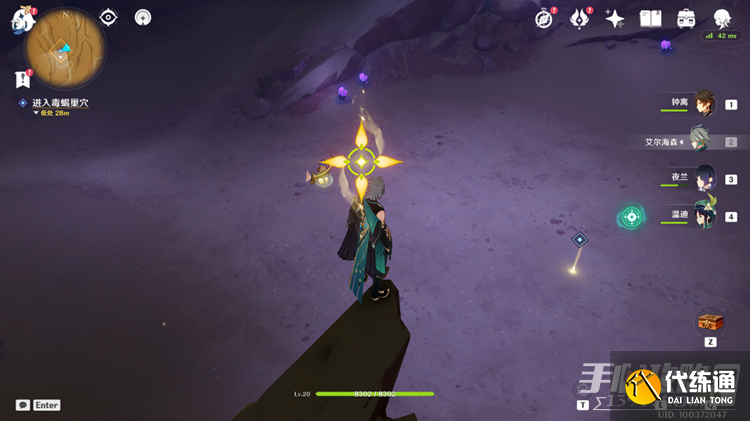Open the character profile head icon
Viewport: 750px width, 421px height.
pos(721,18)
